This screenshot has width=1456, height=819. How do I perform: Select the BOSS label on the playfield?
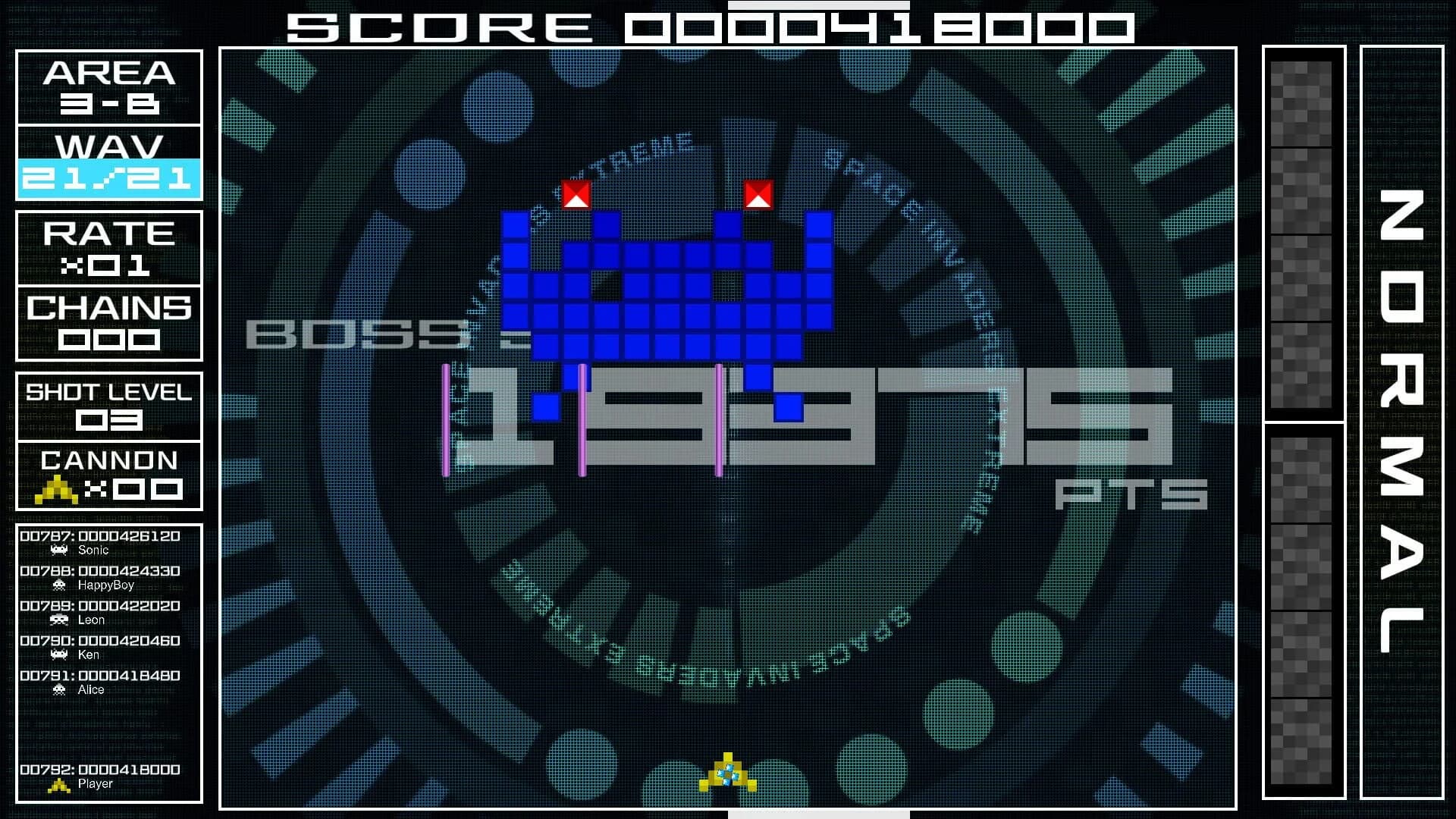[x=356, y=334]
